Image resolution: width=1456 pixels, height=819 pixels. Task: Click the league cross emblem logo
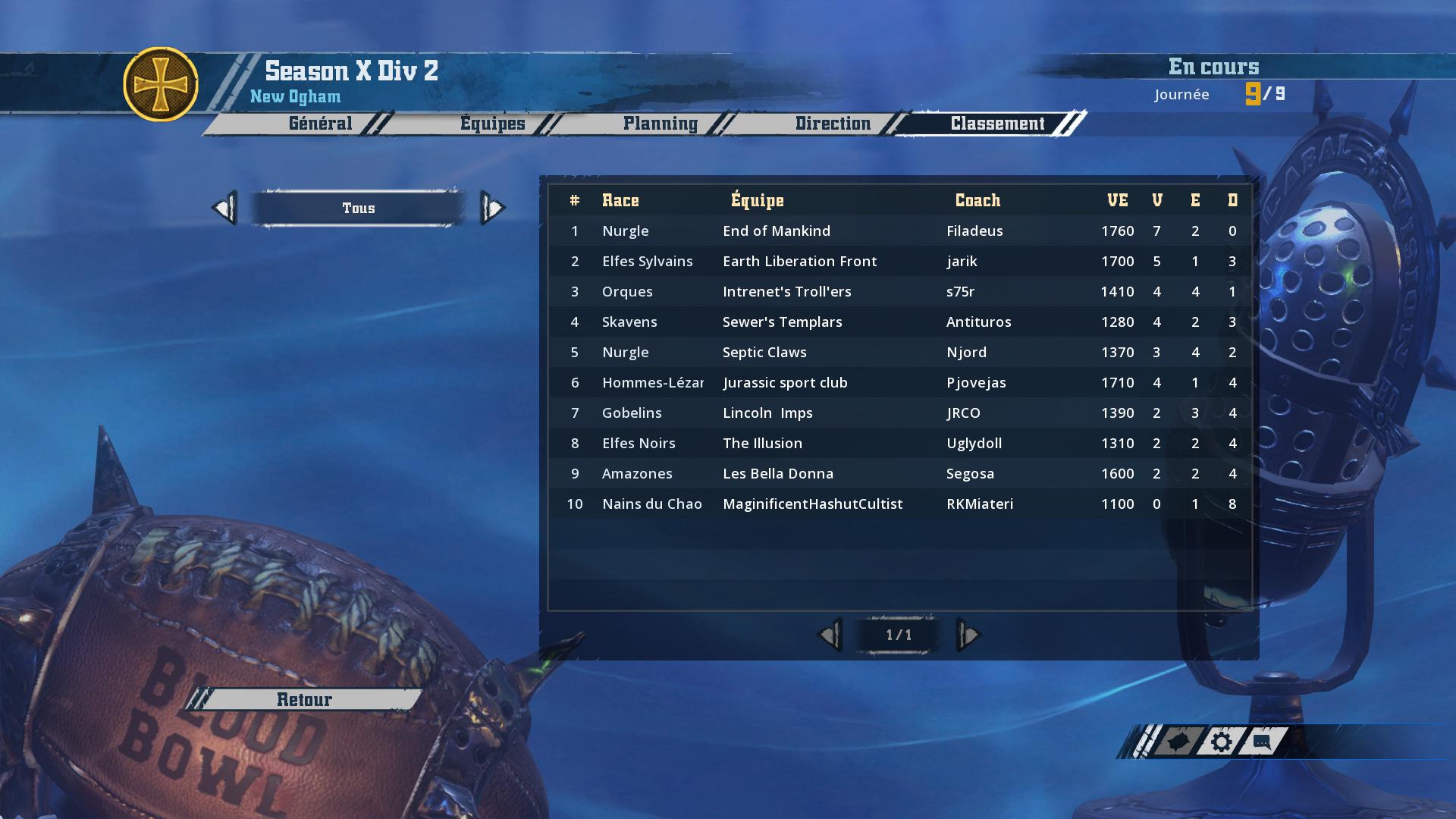tap(161, 84)
